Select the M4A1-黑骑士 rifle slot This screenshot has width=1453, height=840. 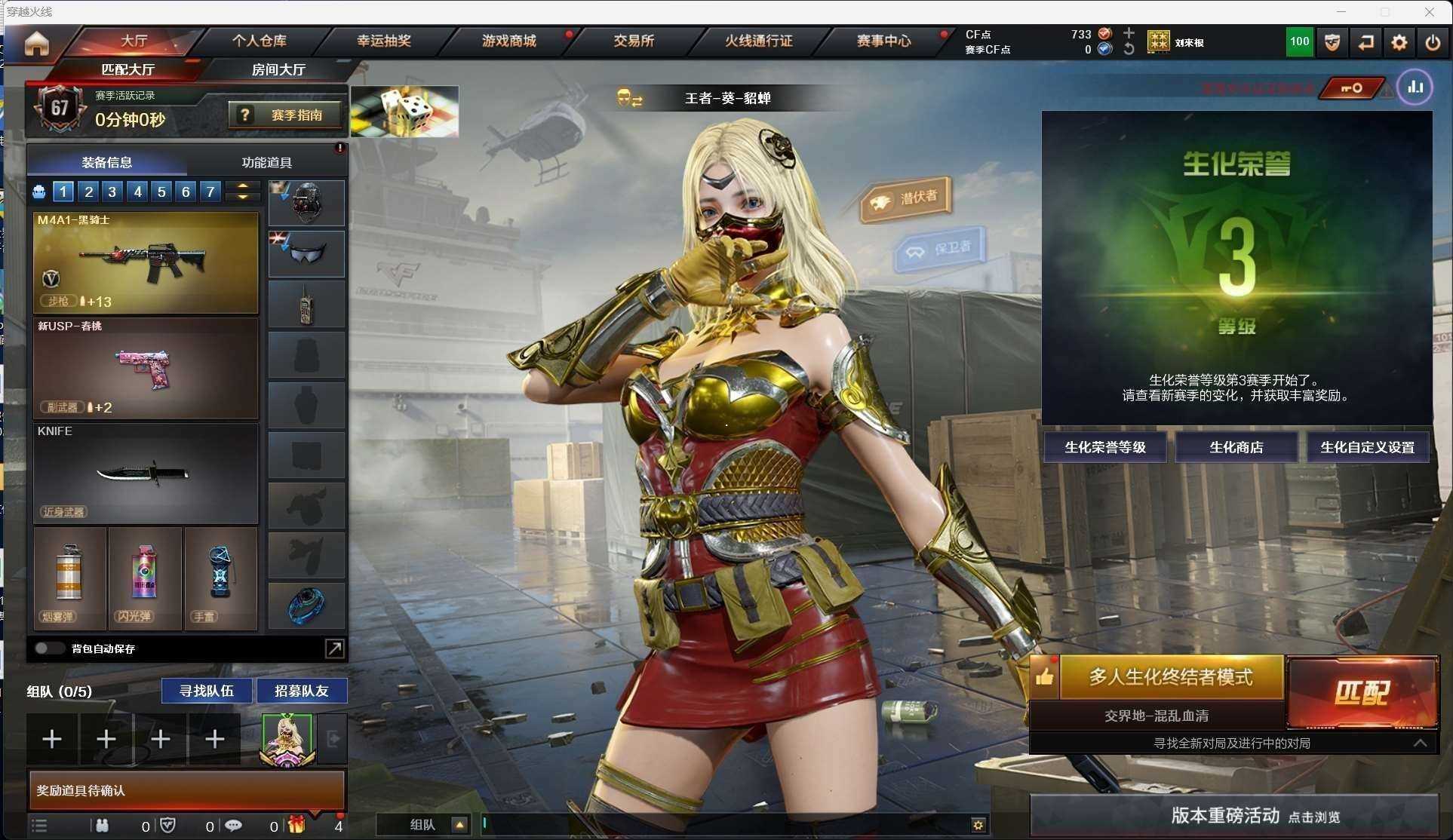point(146,262)
